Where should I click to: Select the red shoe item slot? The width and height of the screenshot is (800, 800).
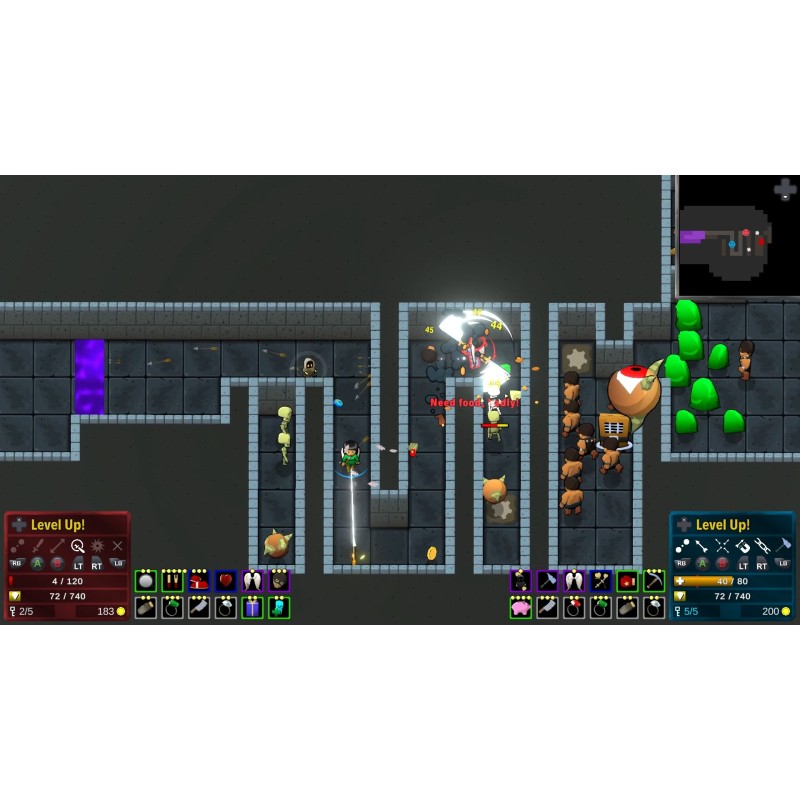click(199, 581)
